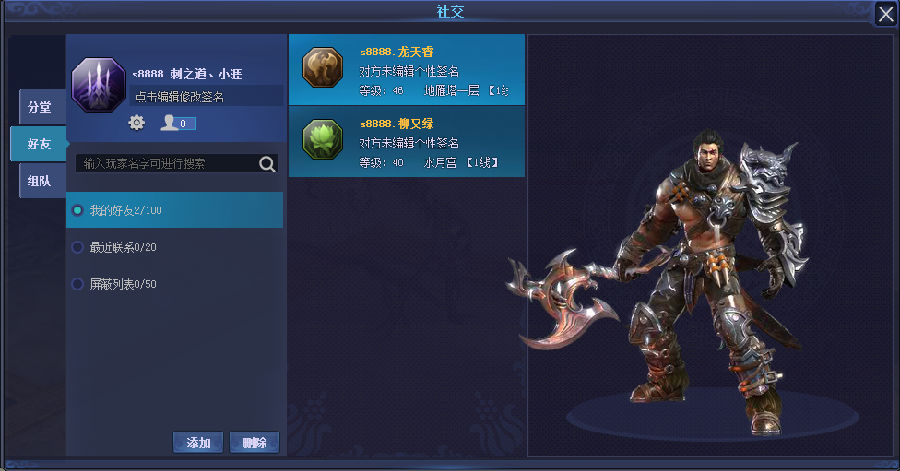This screenshot has height=471, width=900.
Task: Select the 好友 friends tab
Action: click(38, 144)
